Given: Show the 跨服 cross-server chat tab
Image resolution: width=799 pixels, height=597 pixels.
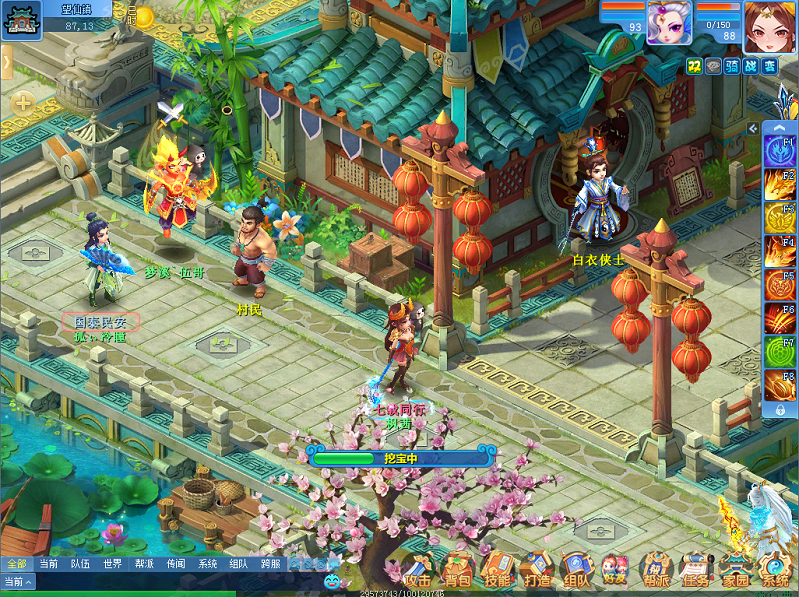Looking at the screenshot, I should pyautogui.click(x=271, y=564).
